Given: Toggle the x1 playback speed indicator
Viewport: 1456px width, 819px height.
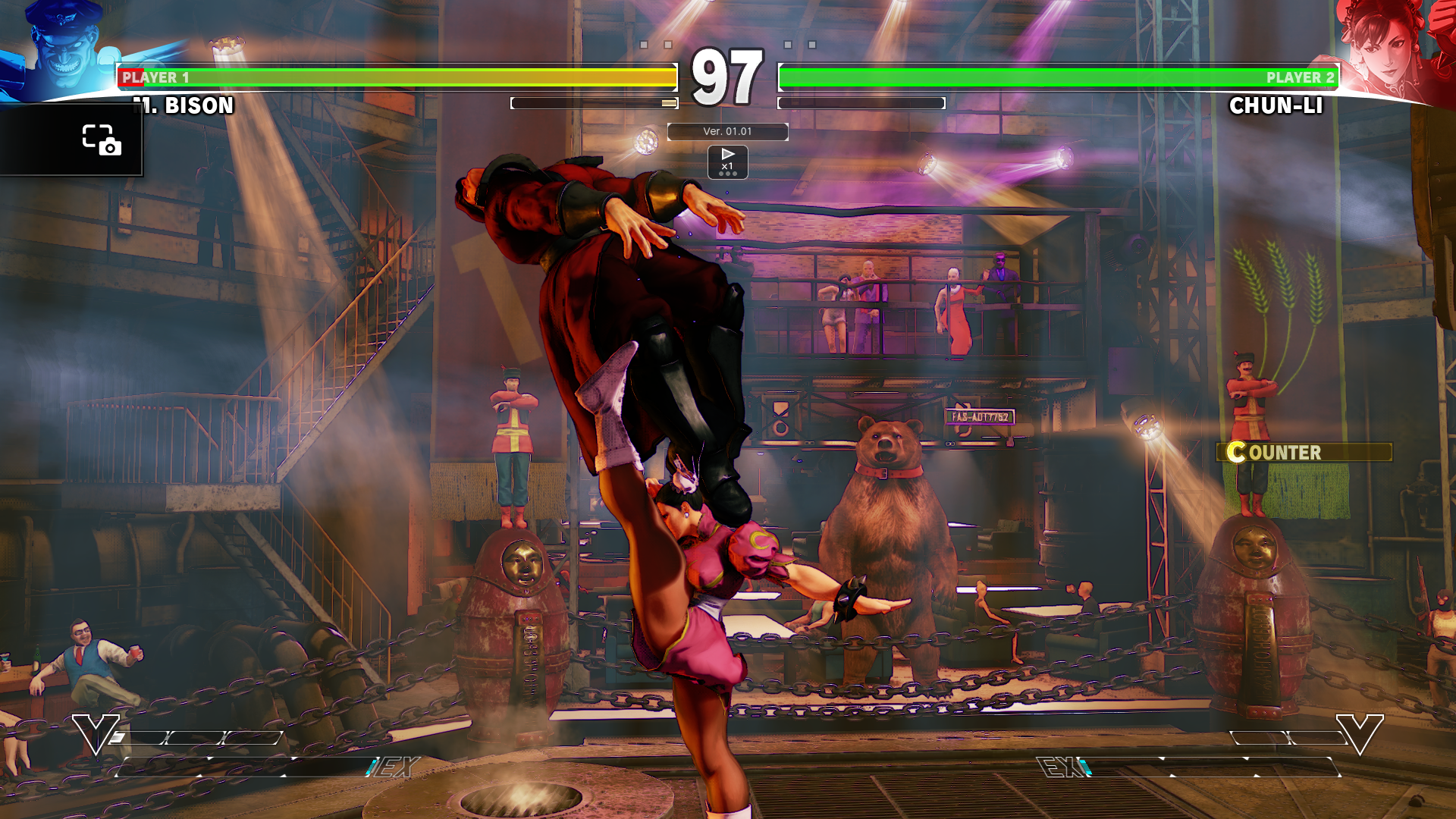Looking at the screenshot, I should pos(729,166).
